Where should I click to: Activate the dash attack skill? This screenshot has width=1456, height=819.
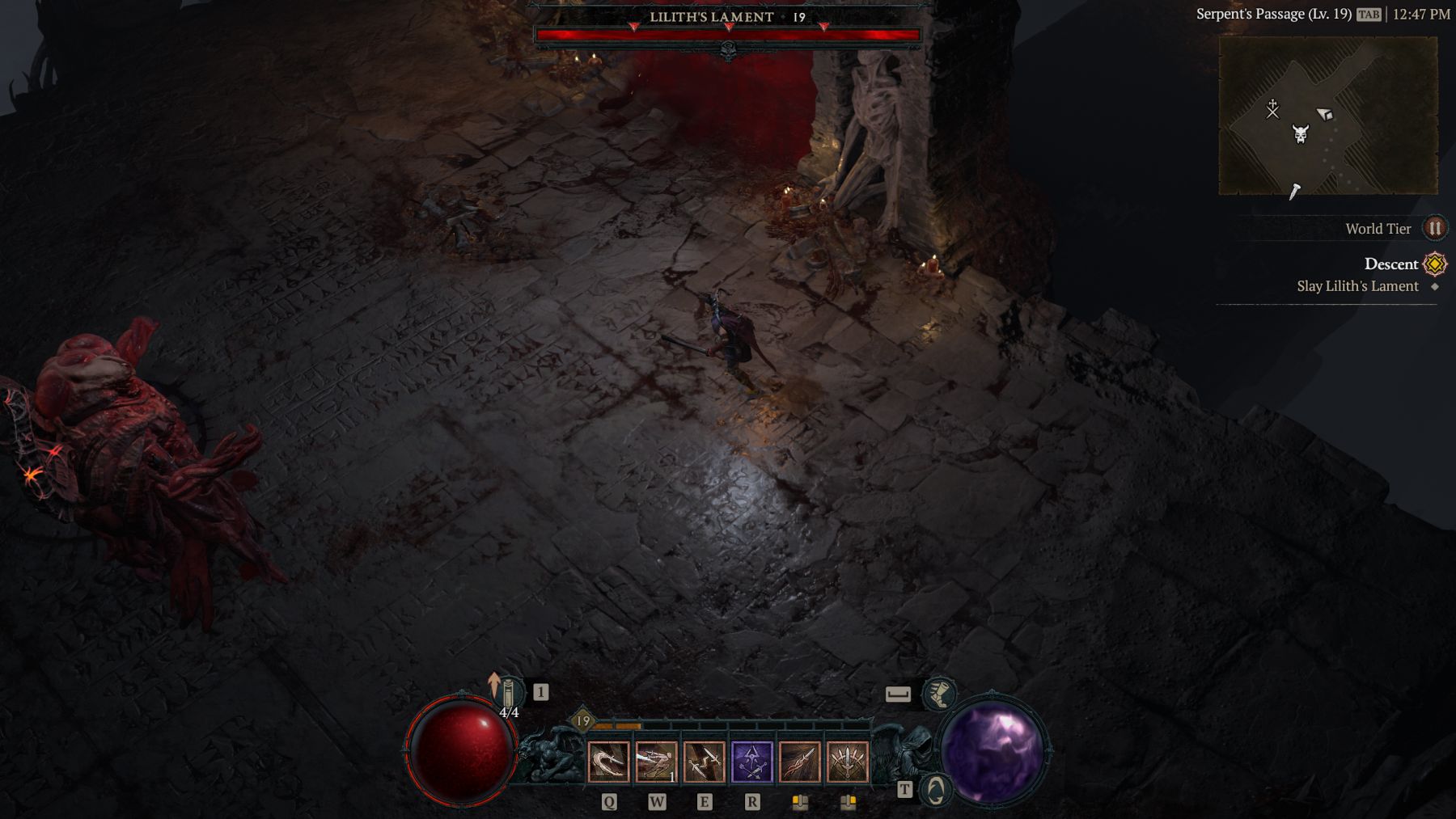(x=656, y=762)
